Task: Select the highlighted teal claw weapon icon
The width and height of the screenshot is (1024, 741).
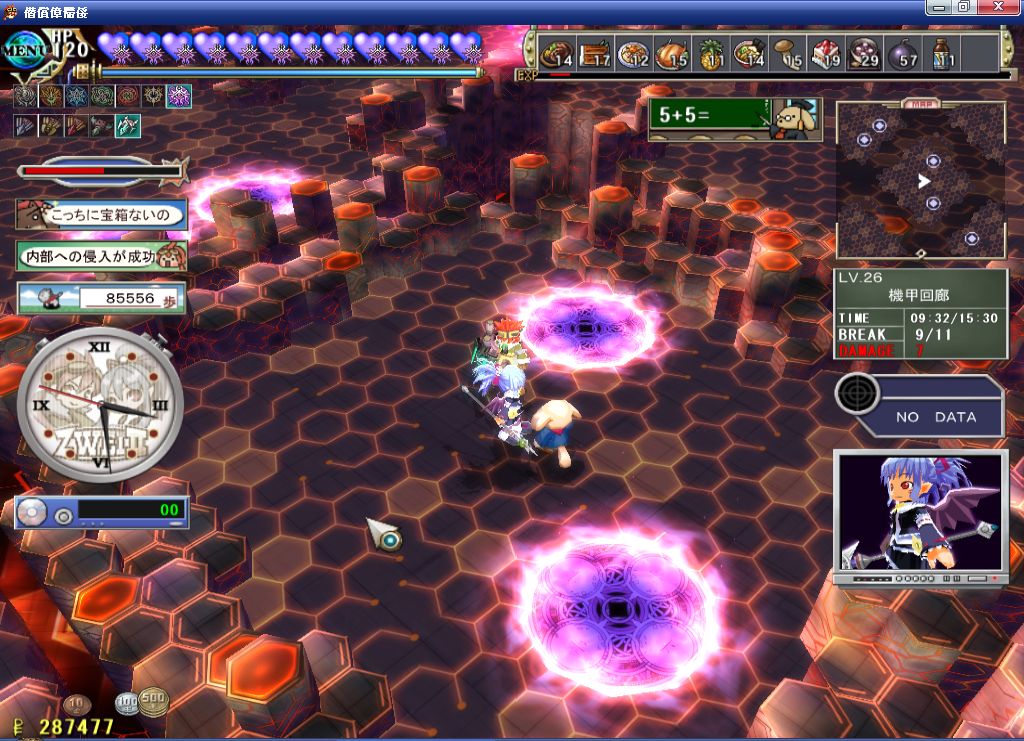Action: click(x=128, y=126)
